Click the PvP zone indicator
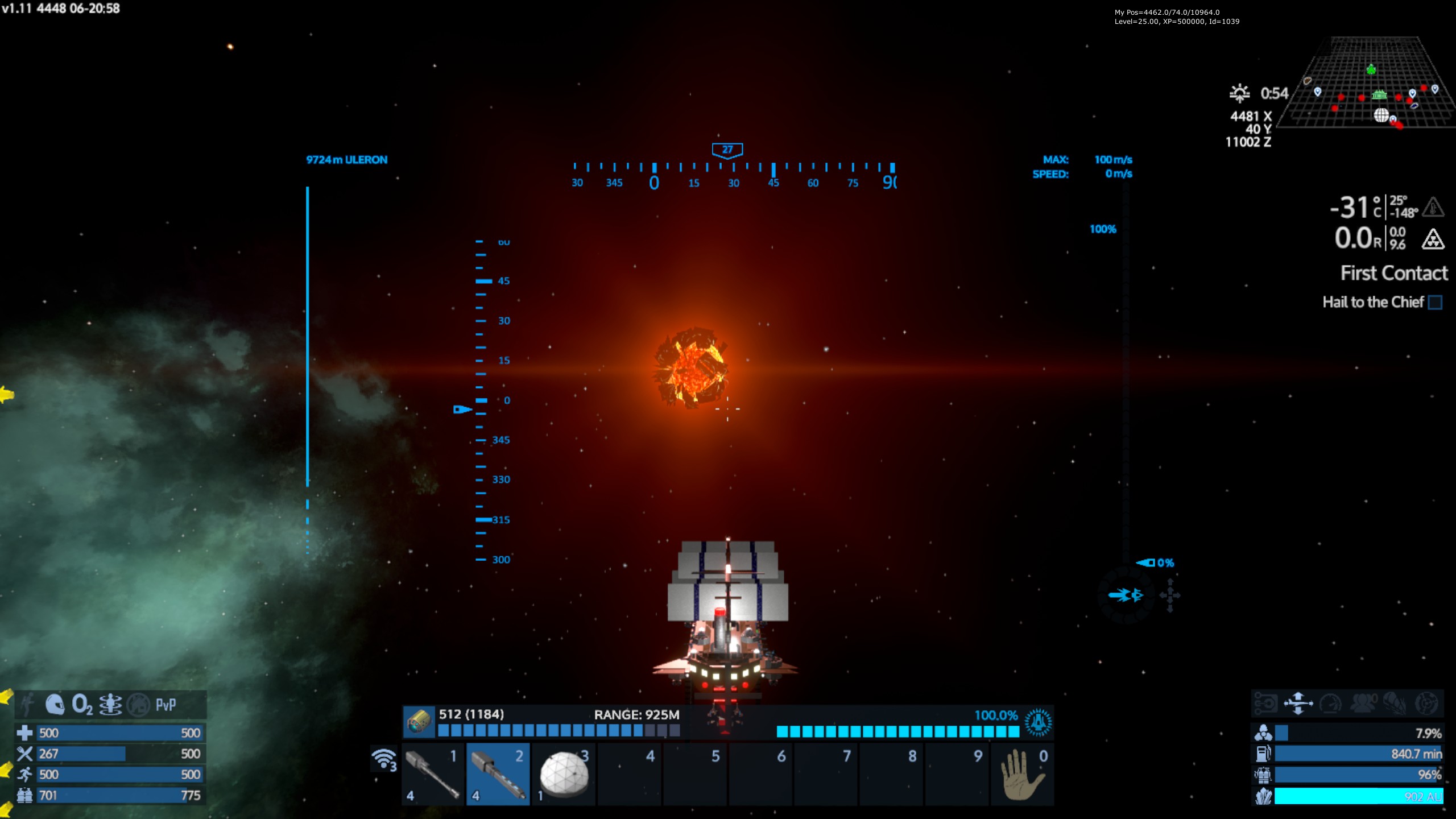This screenshot has width=1456, height=819. (166, 705)
